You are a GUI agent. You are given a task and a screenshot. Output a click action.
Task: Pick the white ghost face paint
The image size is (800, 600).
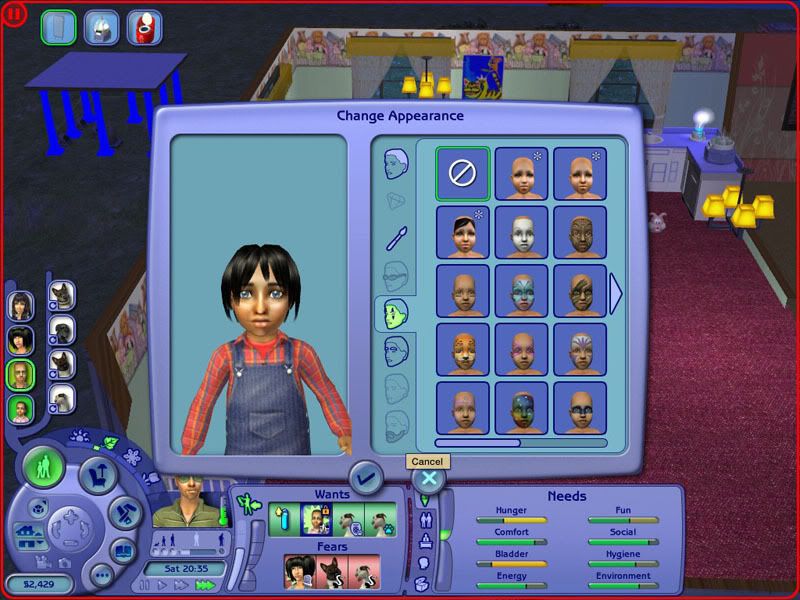click(522, 231)
